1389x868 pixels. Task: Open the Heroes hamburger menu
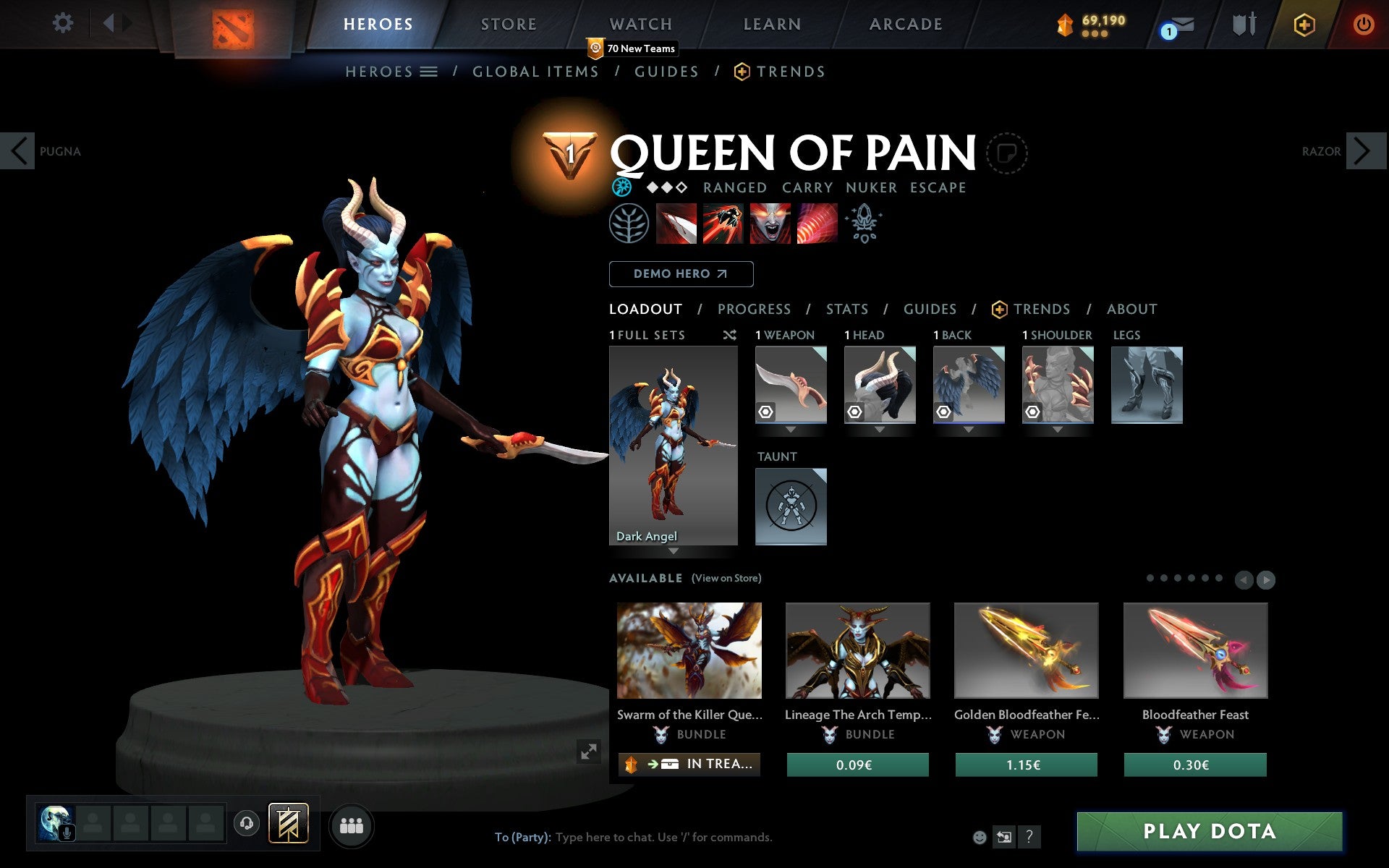428,72
